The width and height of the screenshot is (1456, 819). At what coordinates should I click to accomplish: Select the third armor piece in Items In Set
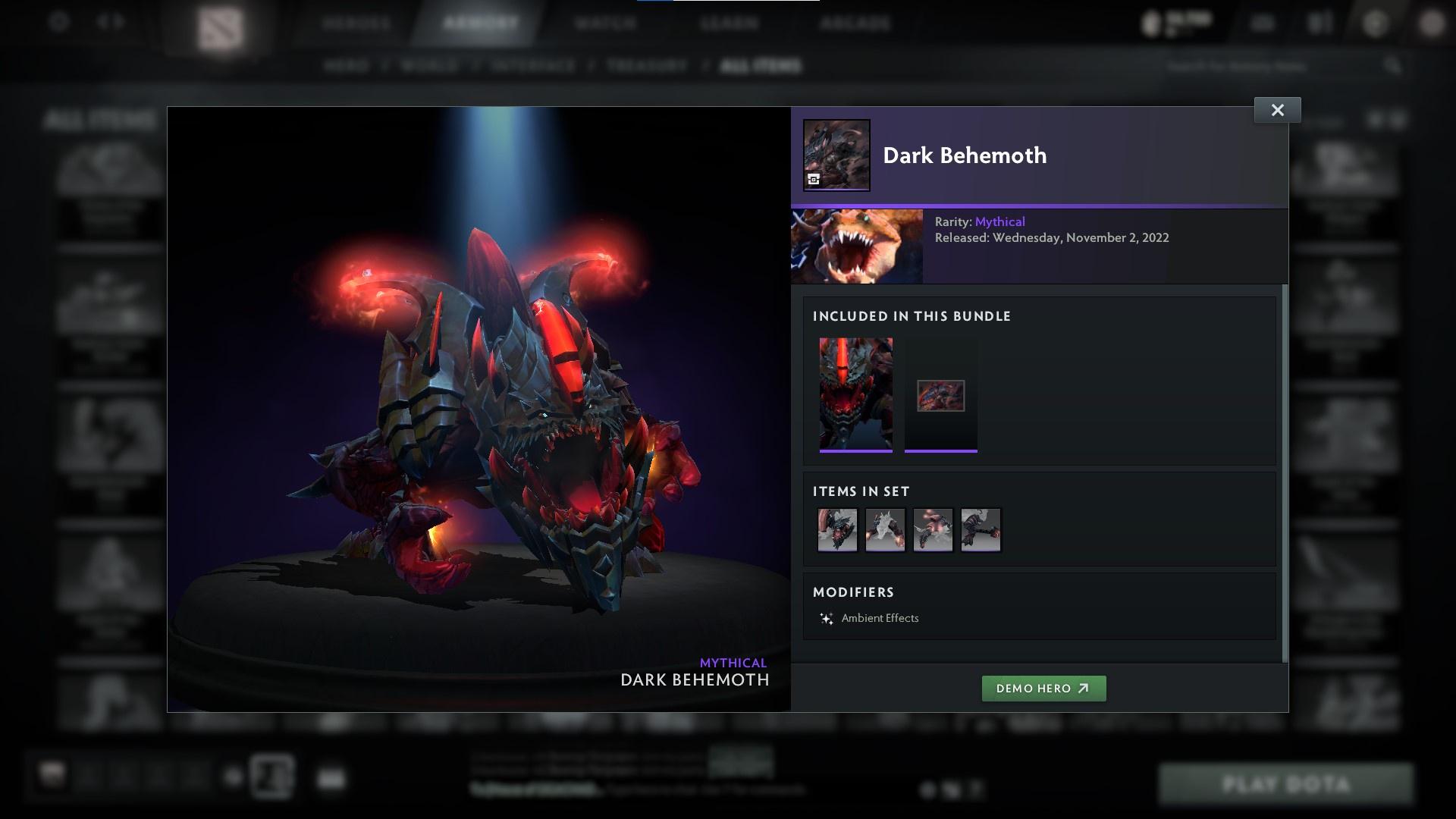point(933,529)
